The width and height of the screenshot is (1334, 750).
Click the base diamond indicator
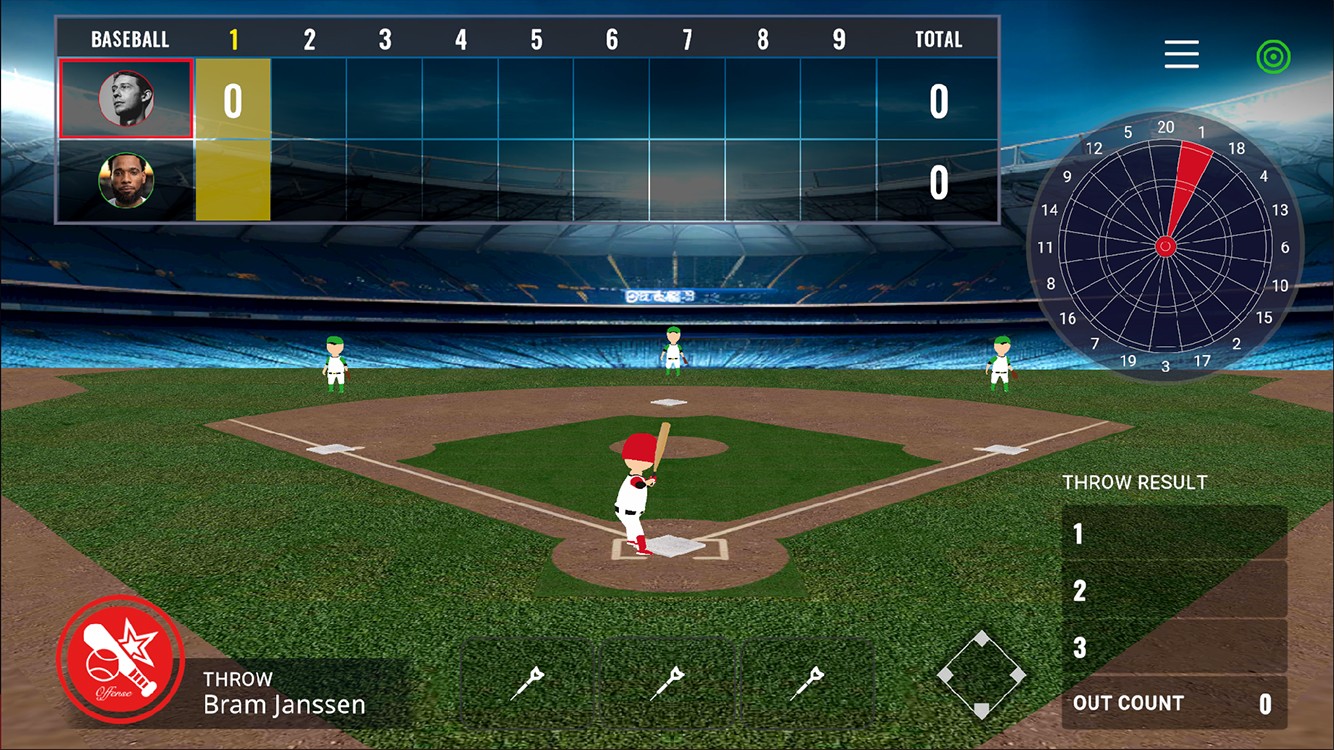pyautogui.click(x=981, y=675)
